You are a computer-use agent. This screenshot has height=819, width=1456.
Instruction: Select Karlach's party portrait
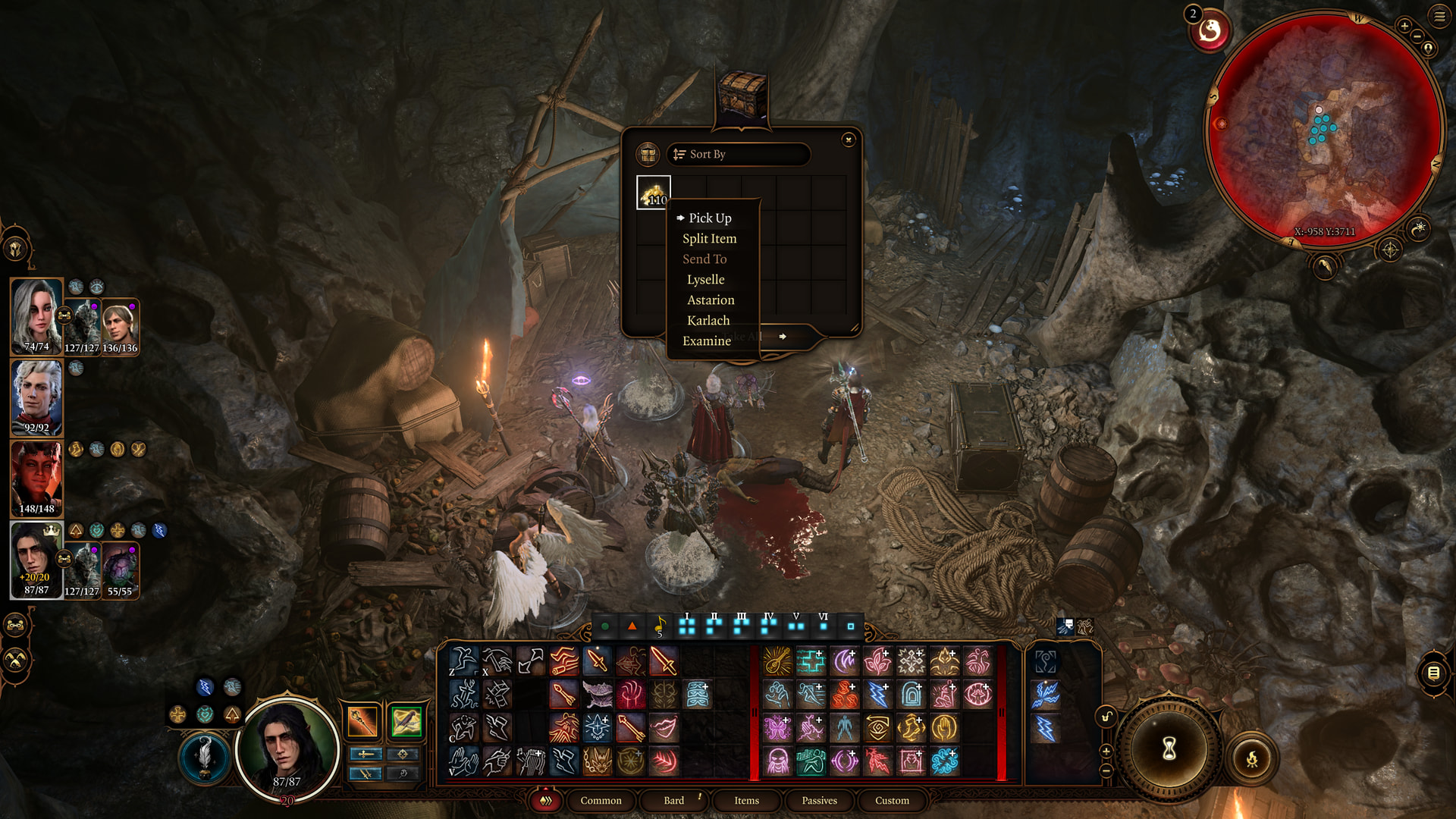[x=36, y=478]
